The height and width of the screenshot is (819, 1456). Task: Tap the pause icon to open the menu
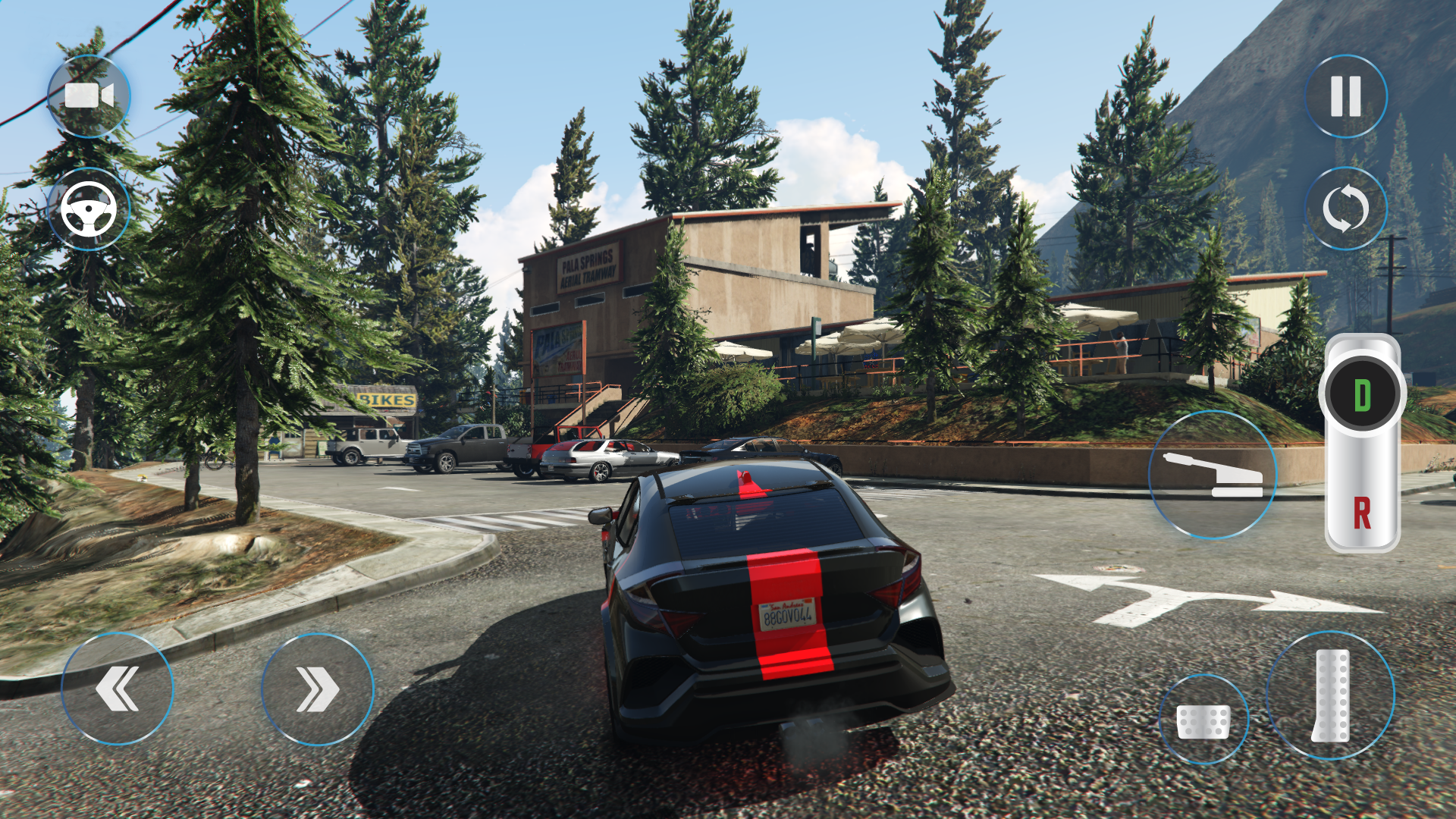(x=1345, y=96)
